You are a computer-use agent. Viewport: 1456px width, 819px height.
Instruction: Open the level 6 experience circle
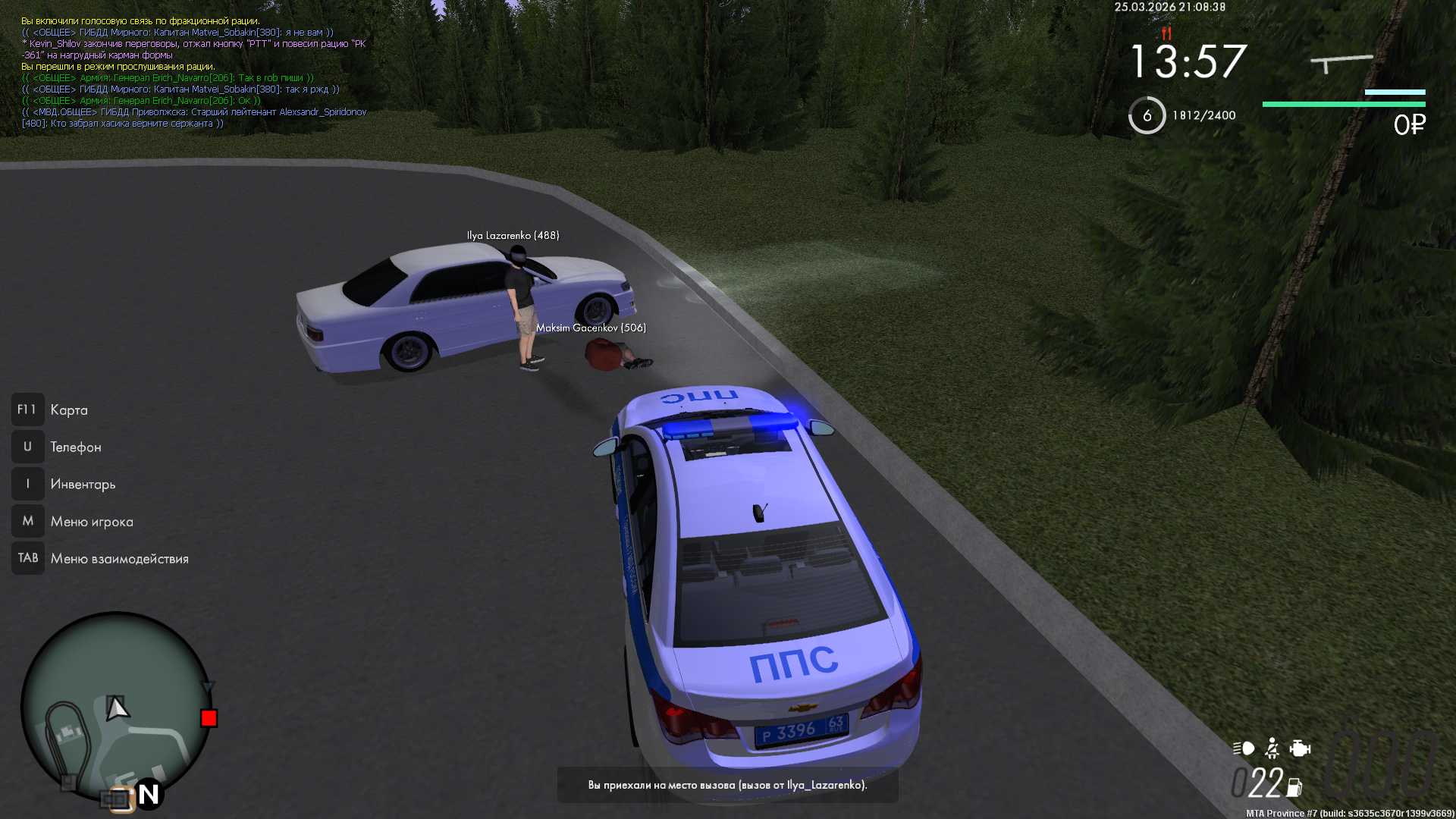(1147, 115)
